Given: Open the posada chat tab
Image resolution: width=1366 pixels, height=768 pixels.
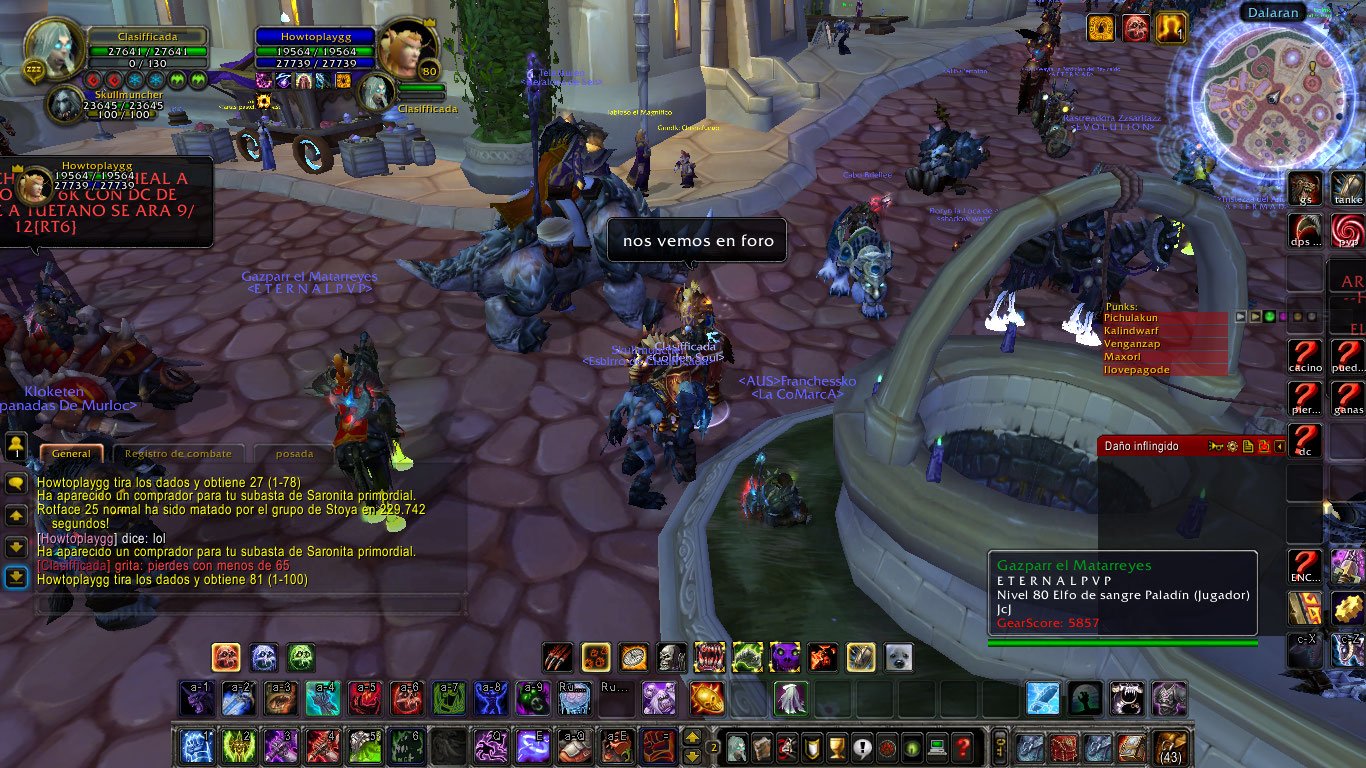Looking at the screenshot, I should click(x=294, y=453).
